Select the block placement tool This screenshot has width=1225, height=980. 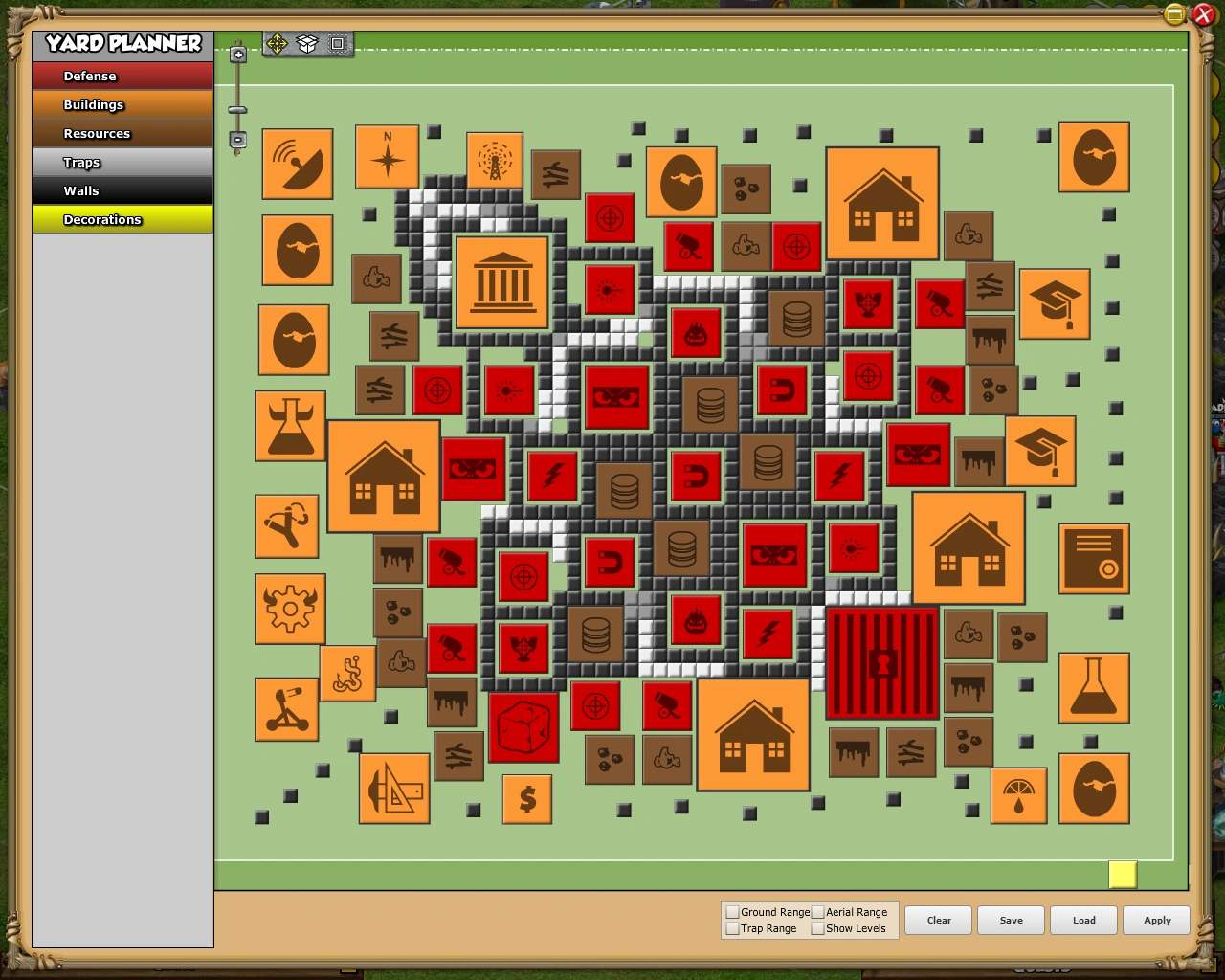[x=307, y=43]
